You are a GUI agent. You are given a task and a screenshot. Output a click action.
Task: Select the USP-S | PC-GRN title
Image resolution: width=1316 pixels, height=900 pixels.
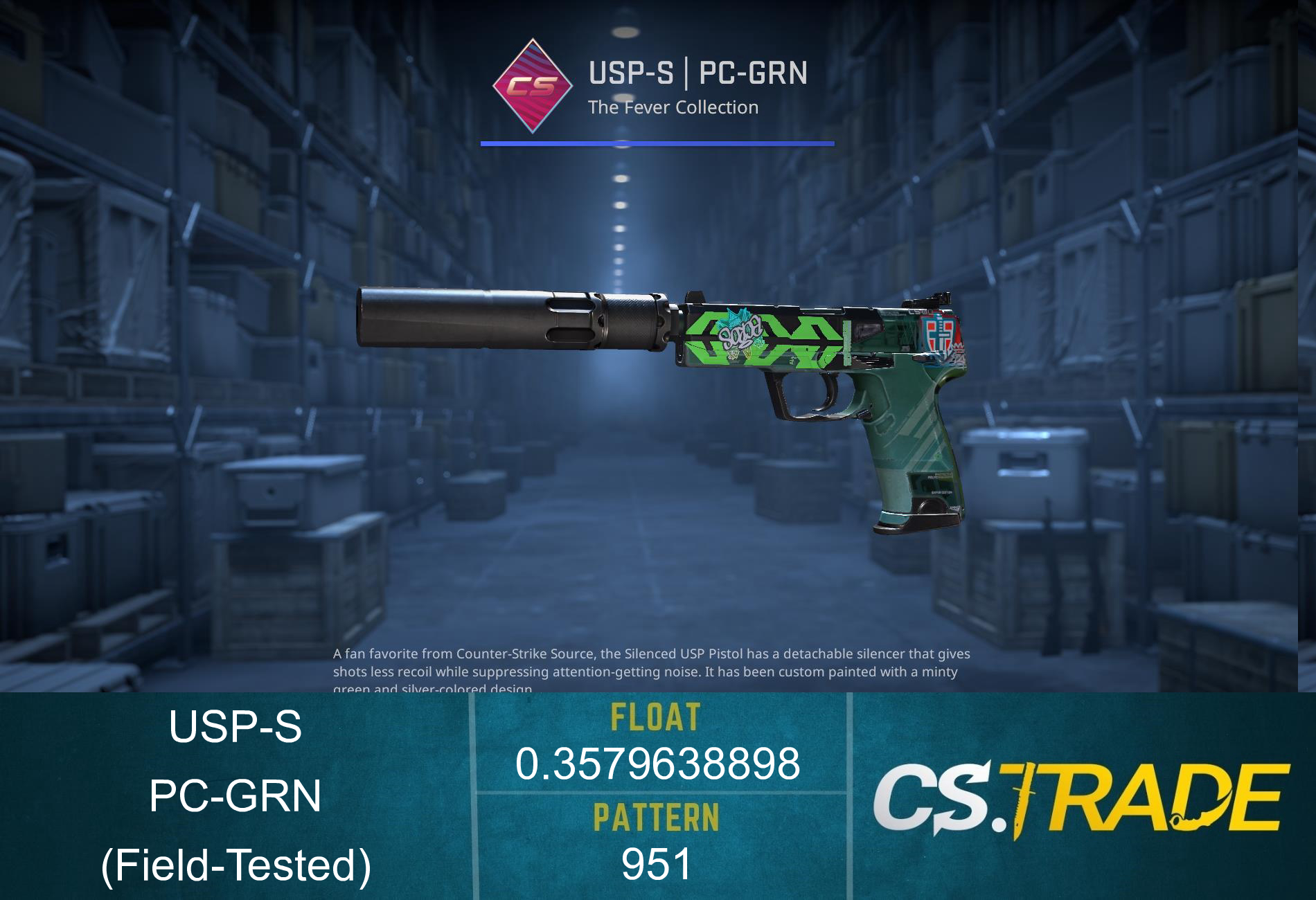(696, 71)
